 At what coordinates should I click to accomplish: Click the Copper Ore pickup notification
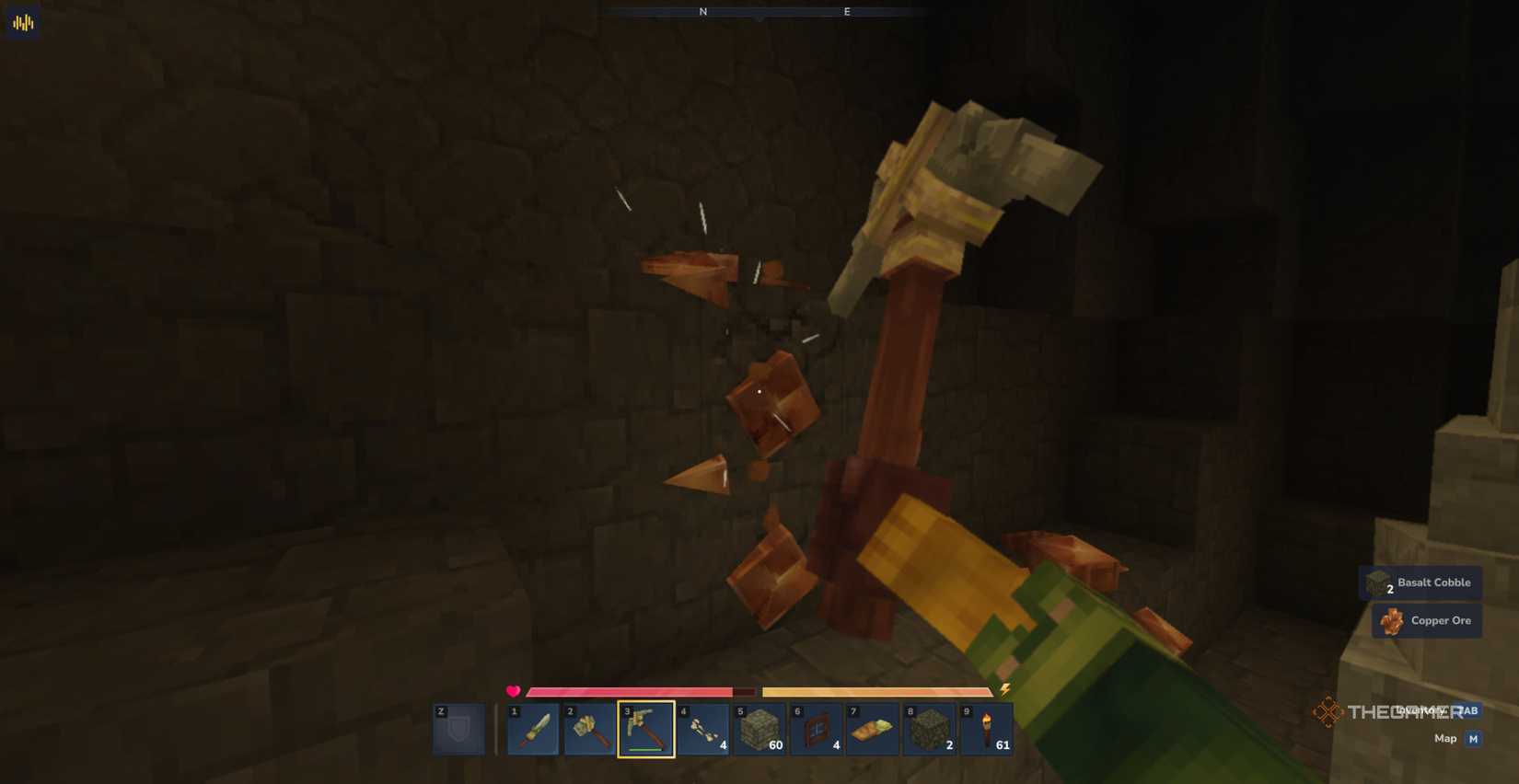1426,620
